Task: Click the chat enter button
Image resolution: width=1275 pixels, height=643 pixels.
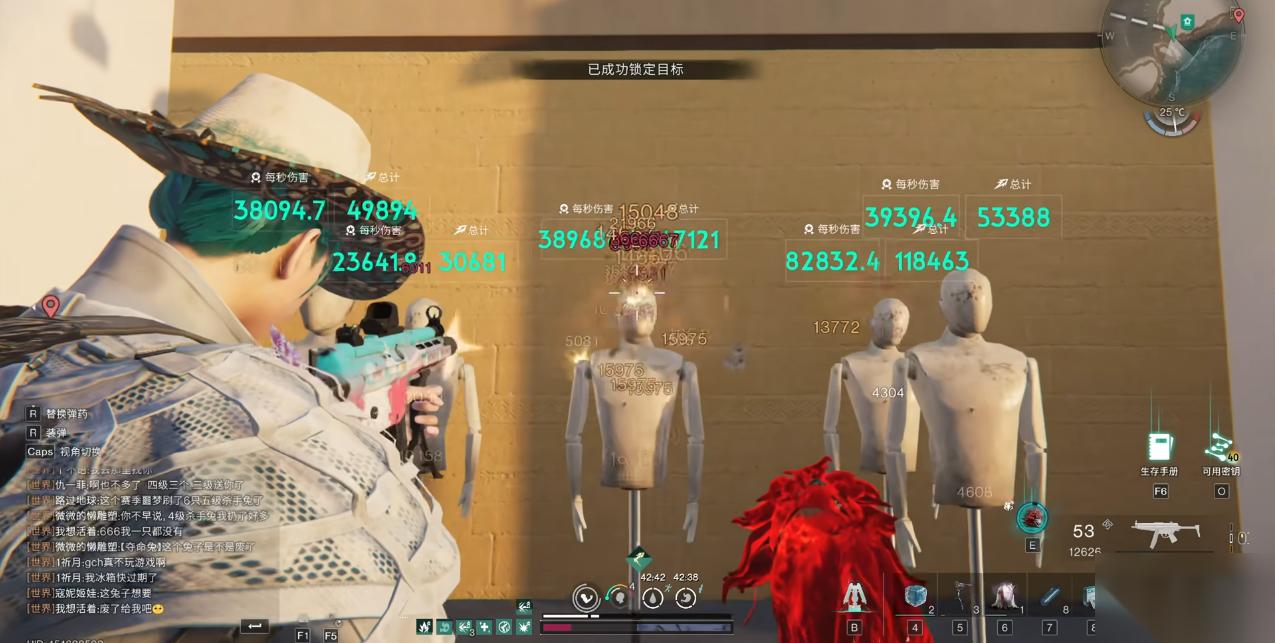Action: coord(254,626)
